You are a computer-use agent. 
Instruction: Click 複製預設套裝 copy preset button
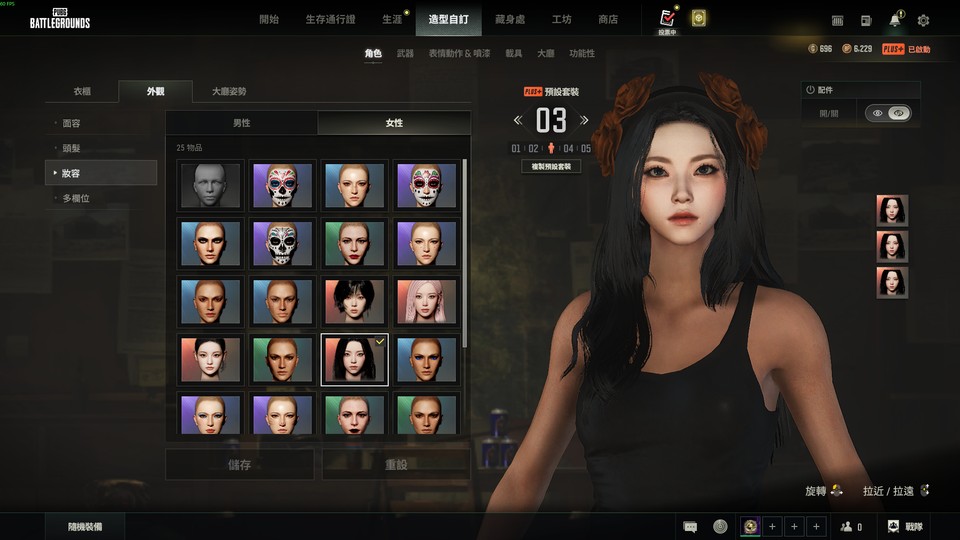(x=551, y=166)
